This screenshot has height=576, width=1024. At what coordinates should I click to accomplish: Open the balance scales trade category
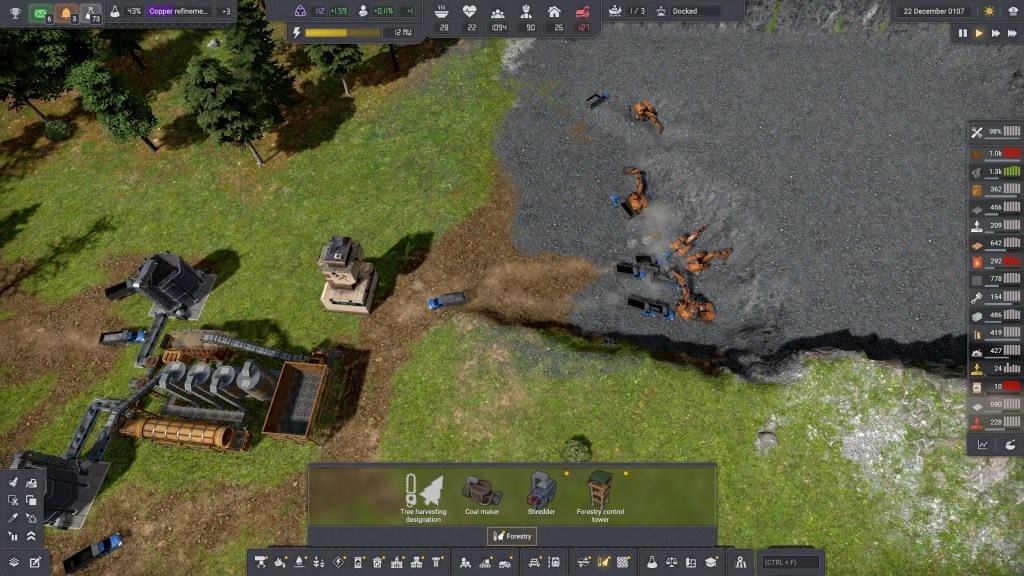671,562
